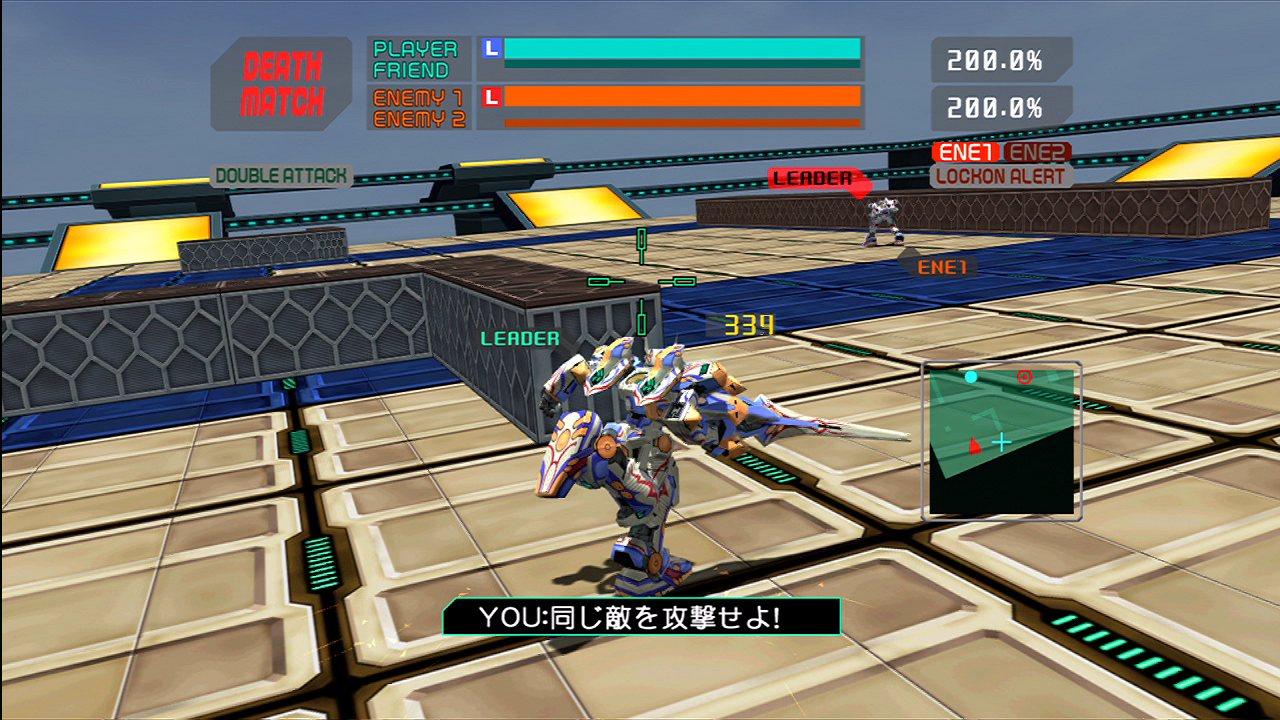The image size is (1280, 720).
Task: Switch to the ENE2 target tag
Action: (1037, 152)
